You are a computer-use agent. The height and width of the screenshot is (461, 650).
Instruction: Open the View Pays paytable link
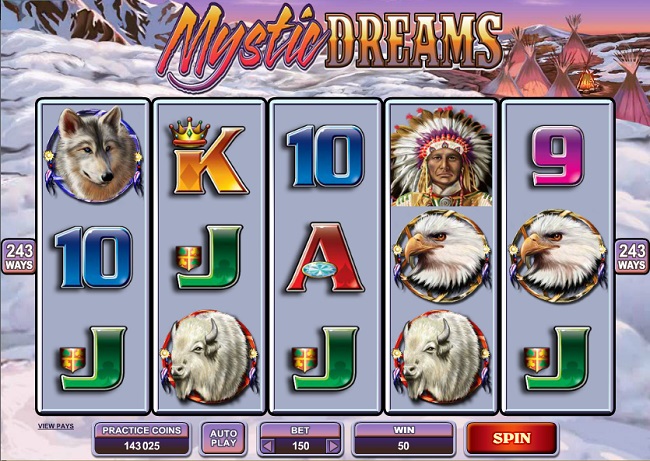56,426
